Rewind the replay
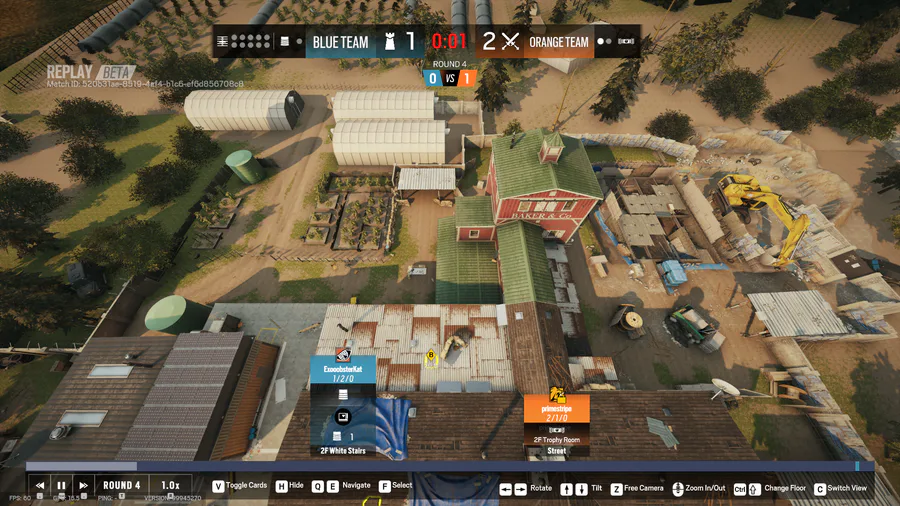This screenshot has width=900, height=506. (x=40, y=486)
